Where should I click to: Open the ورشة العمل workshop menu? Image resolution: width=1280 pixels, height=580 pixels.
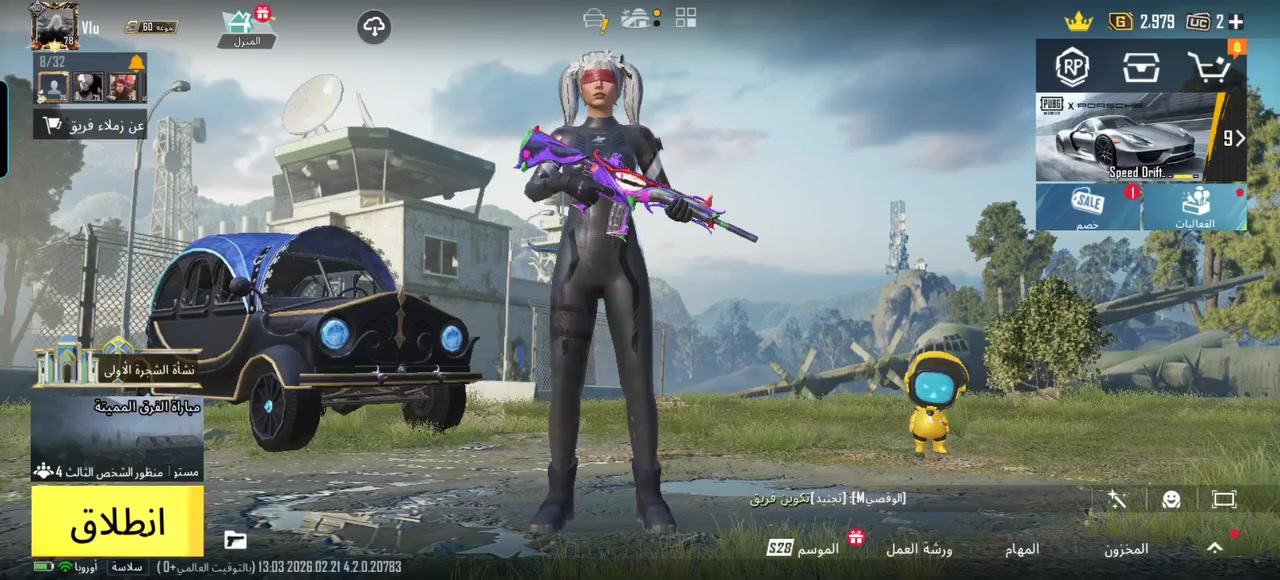coord(919,549)
